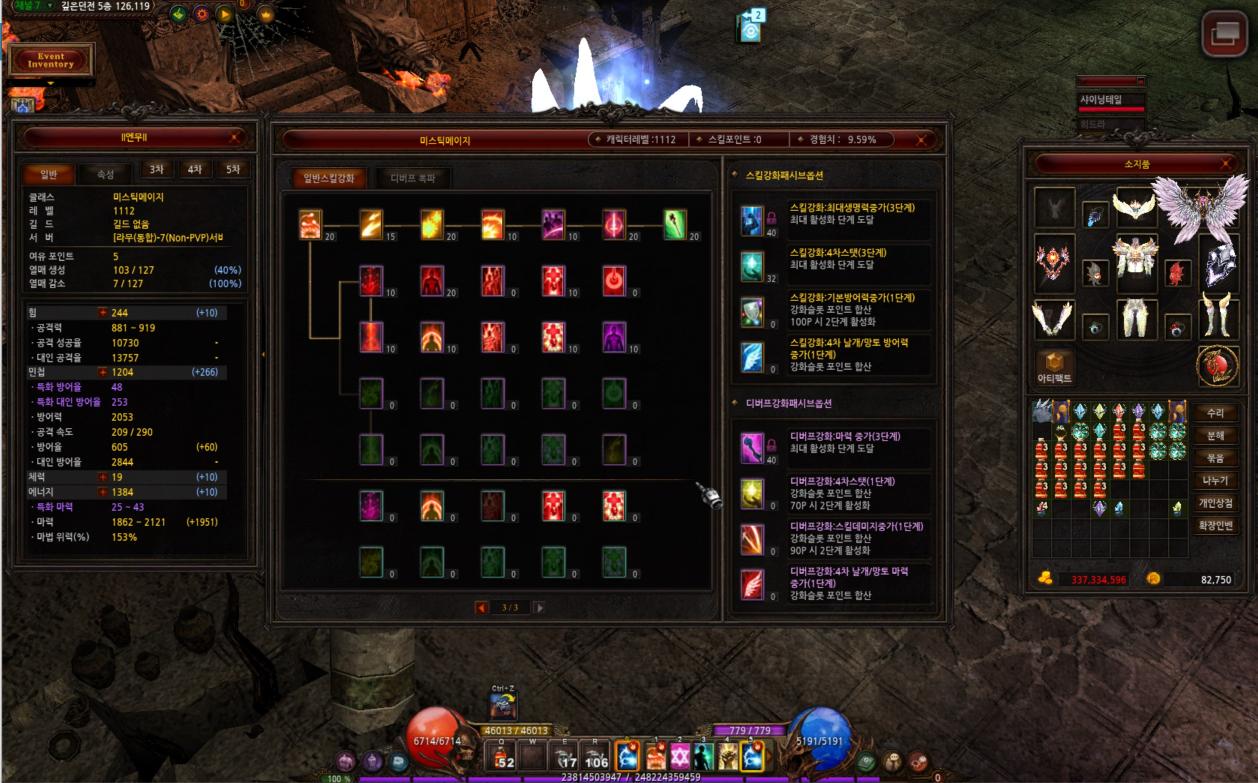The image size is (1258, 783).
Task: Add a point to 힘 stat
Action: (x=102, y=313)
